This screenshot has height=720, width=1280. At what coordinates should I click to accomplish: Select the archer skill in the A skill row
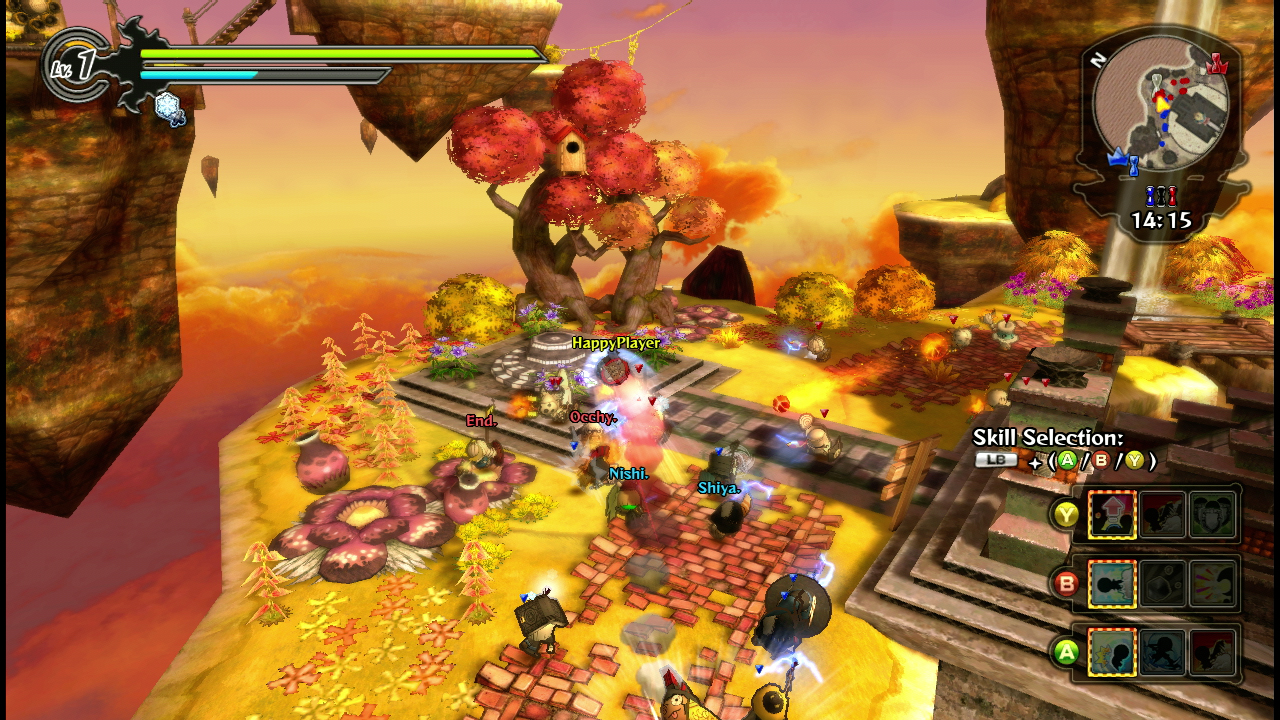click(x=1163, y=652)
